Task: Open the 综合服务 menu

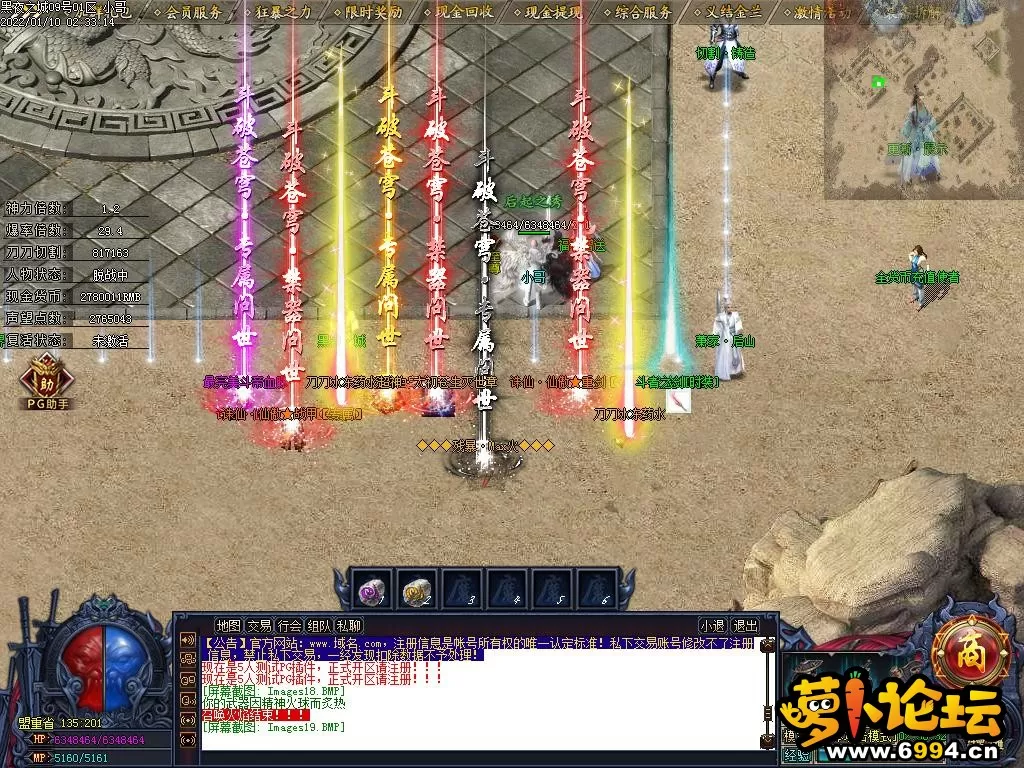Action: (643, 13)
